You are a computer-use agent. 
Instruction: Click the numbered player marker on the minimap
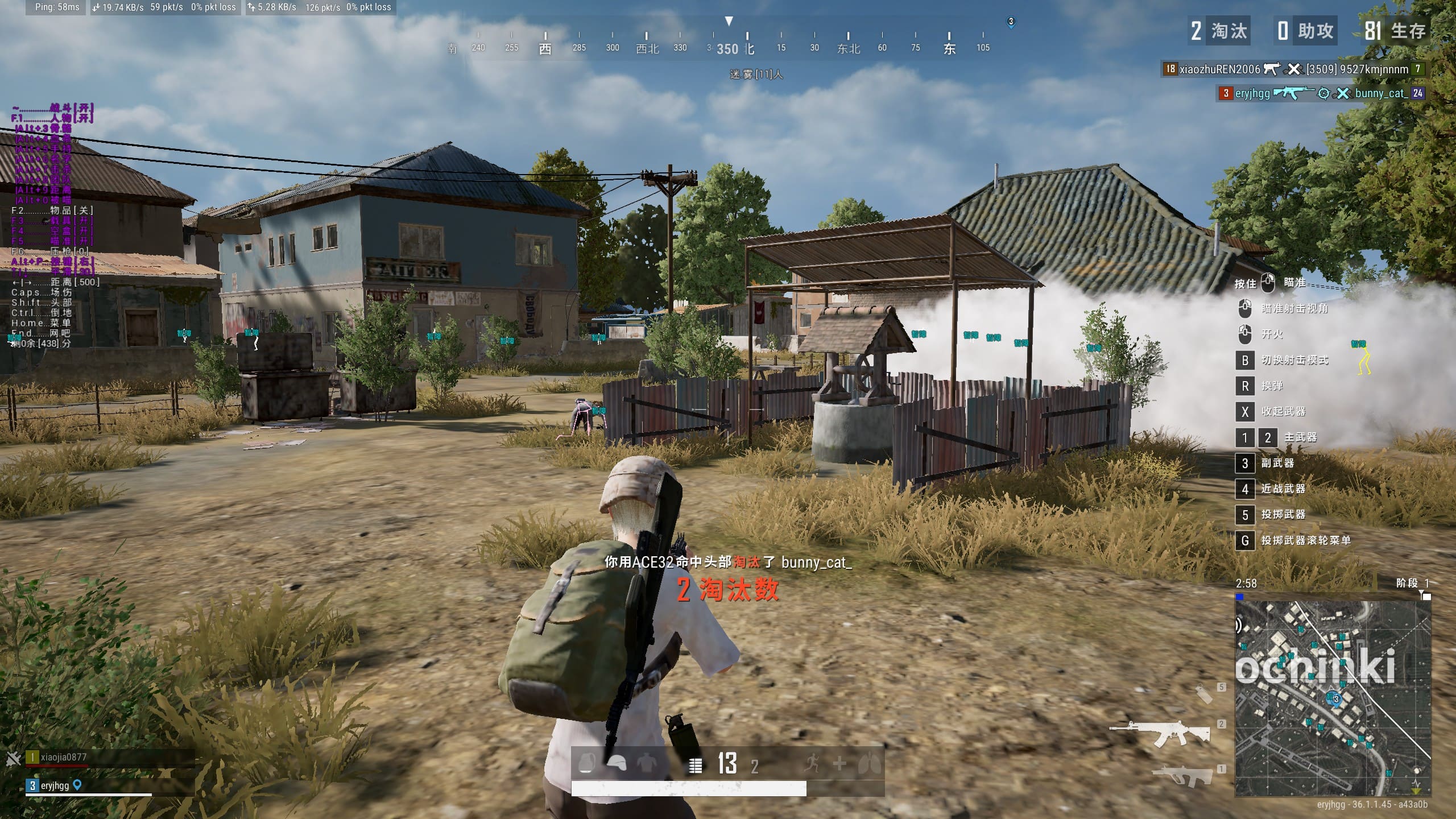pos(1335,699)
